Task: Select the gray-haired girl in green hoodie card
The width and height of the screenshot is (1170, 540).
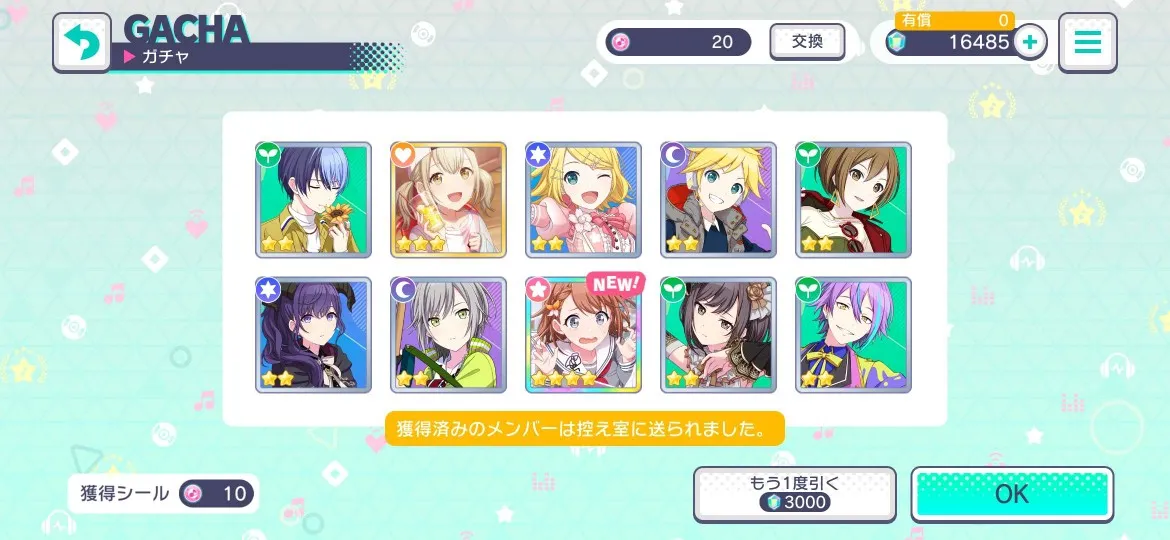Action: click(x=448, y=335)
